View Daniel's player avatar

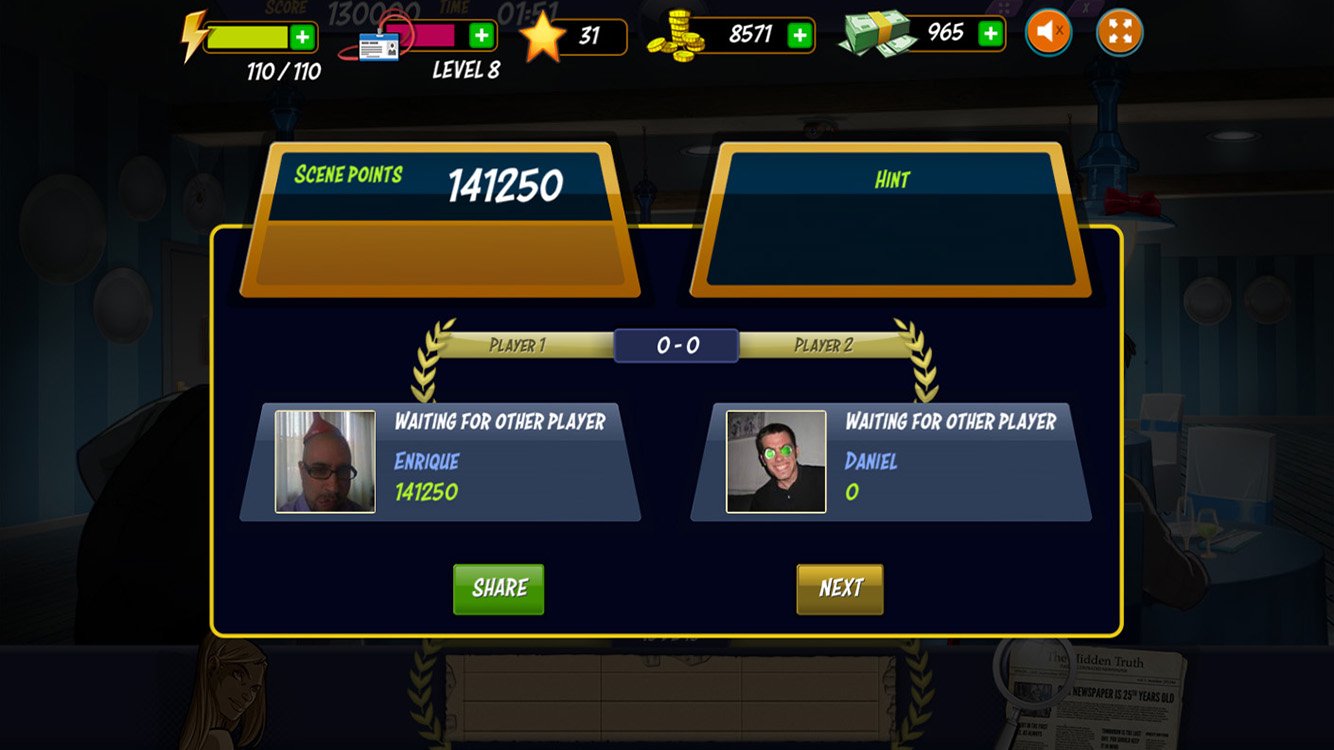(776, 461)
